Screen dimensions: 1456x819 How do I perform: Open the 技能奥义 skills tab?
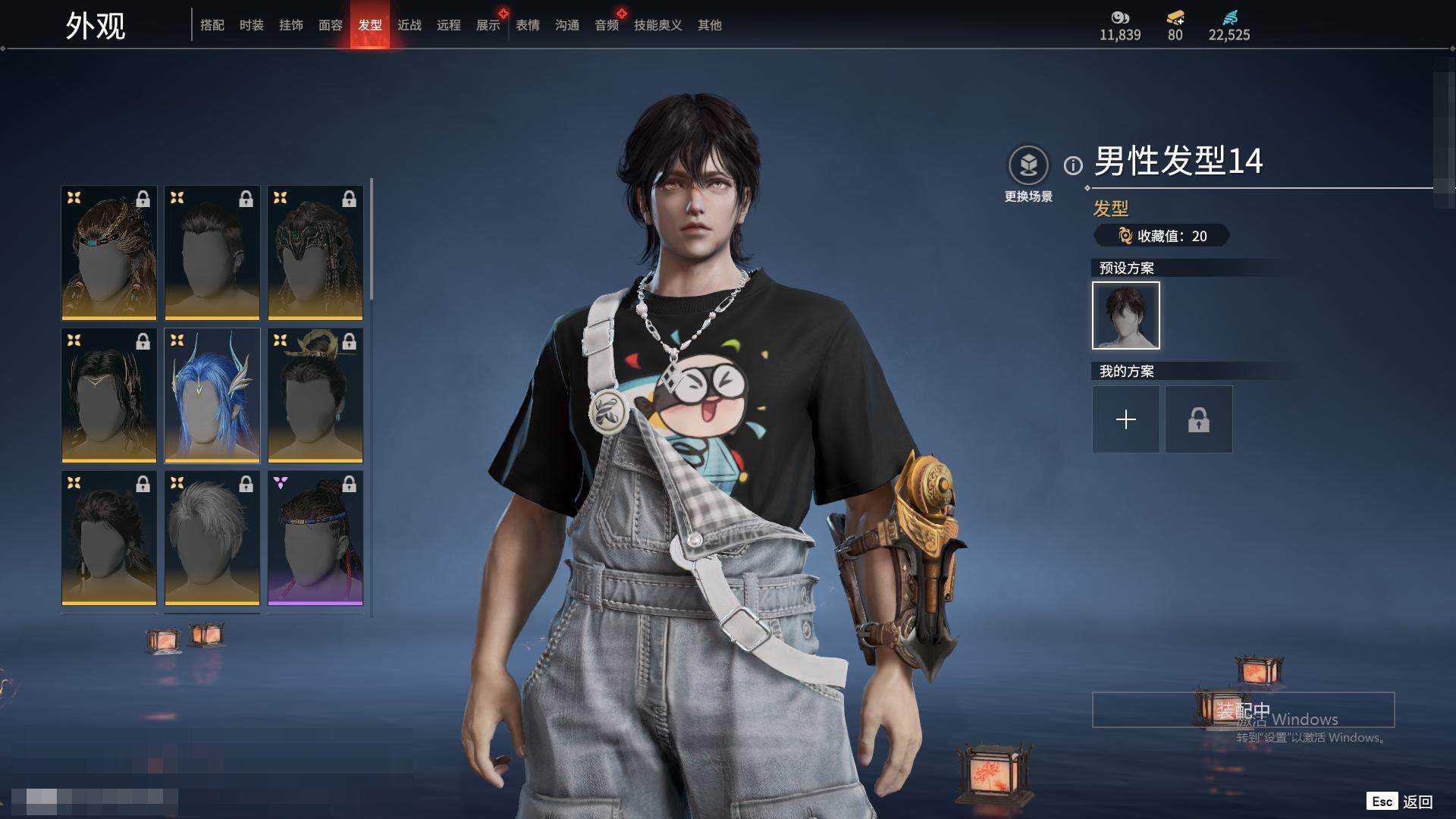[x=658, y=25]
